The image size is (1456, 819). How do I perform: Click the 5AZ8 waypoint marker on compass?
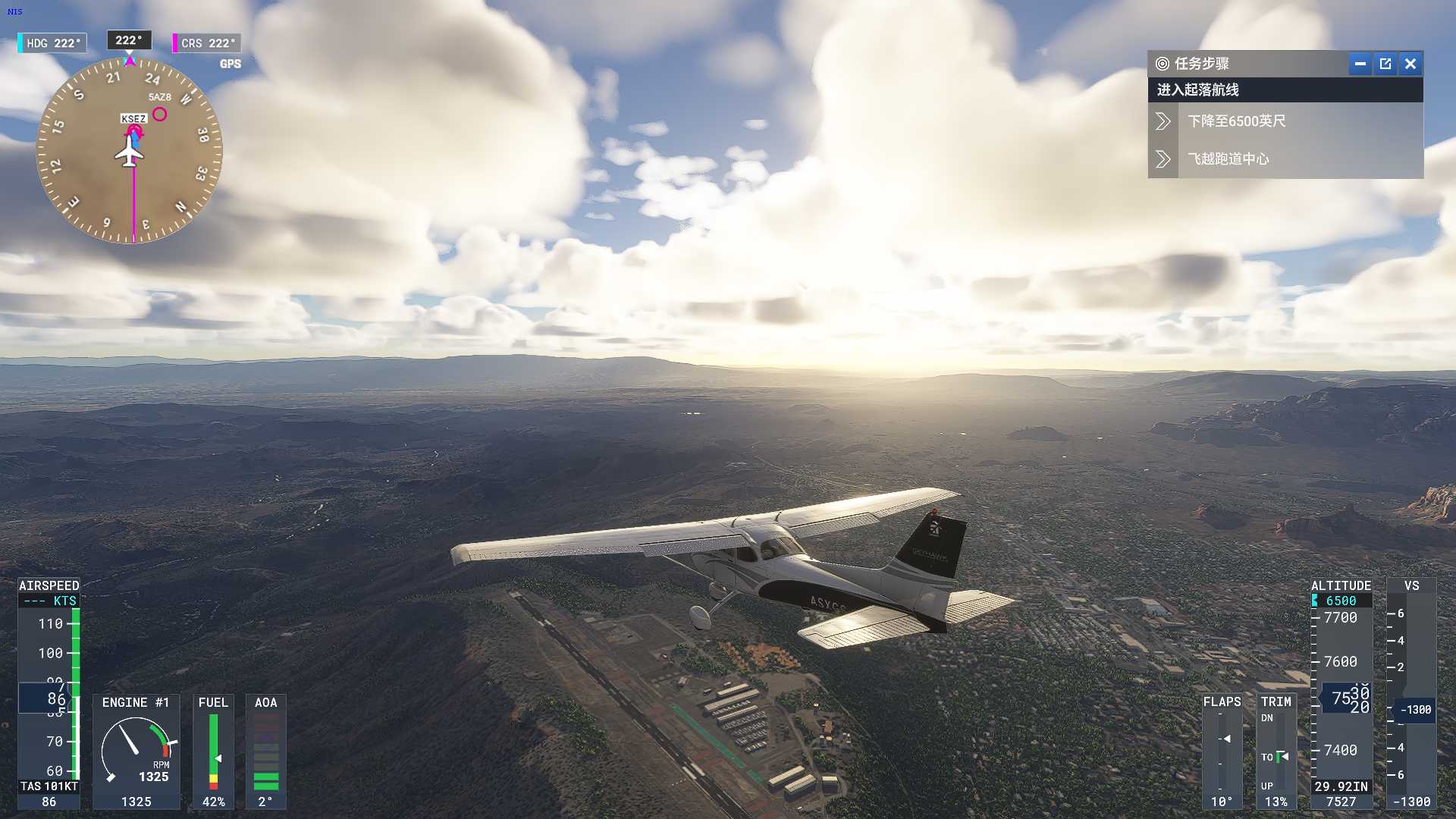(x=159, y=115)
